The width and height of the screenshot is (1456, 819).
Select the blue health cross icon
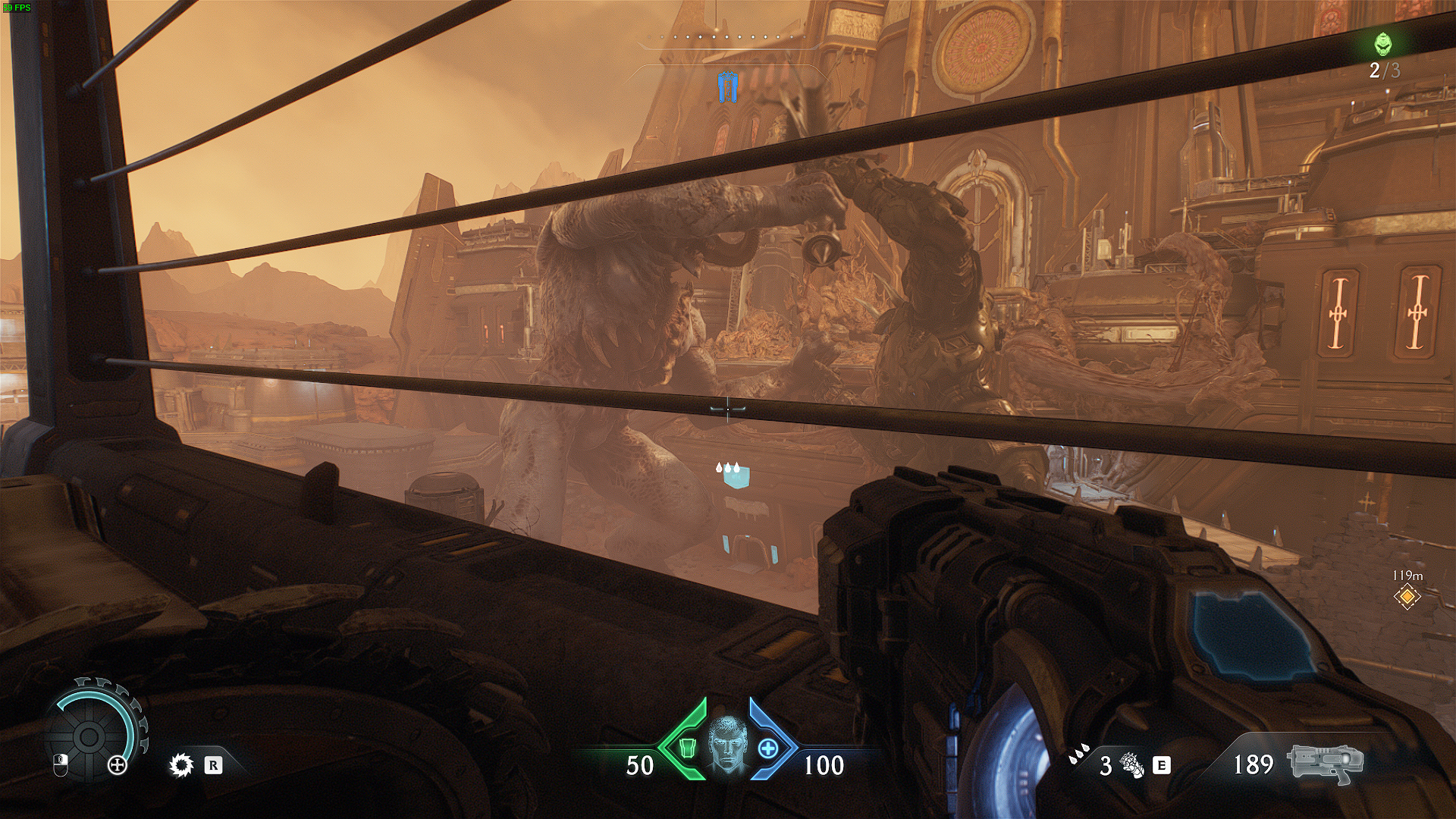pos(768,748)
